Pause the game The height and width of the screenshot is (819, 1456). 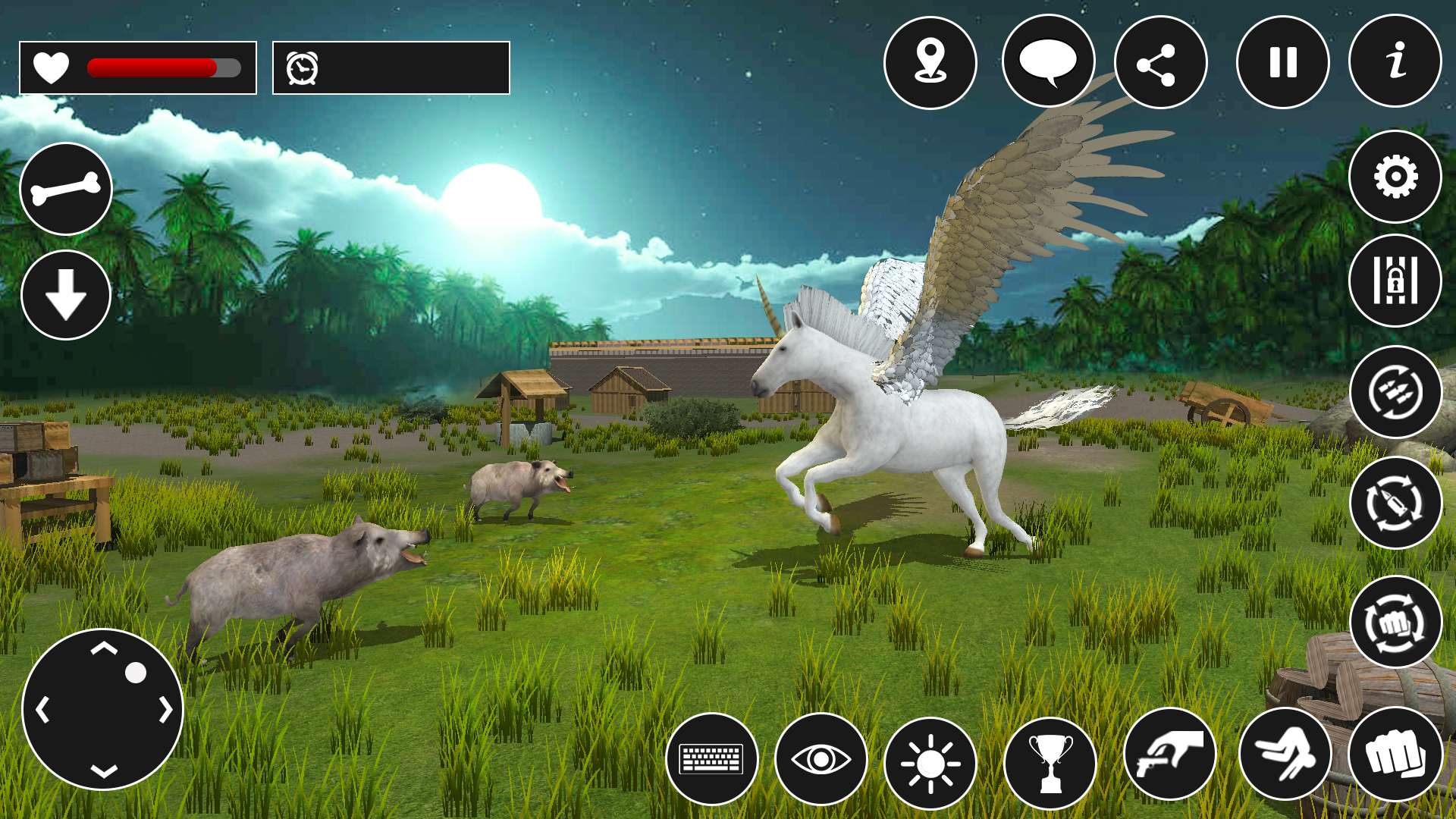coord(1279,63)
